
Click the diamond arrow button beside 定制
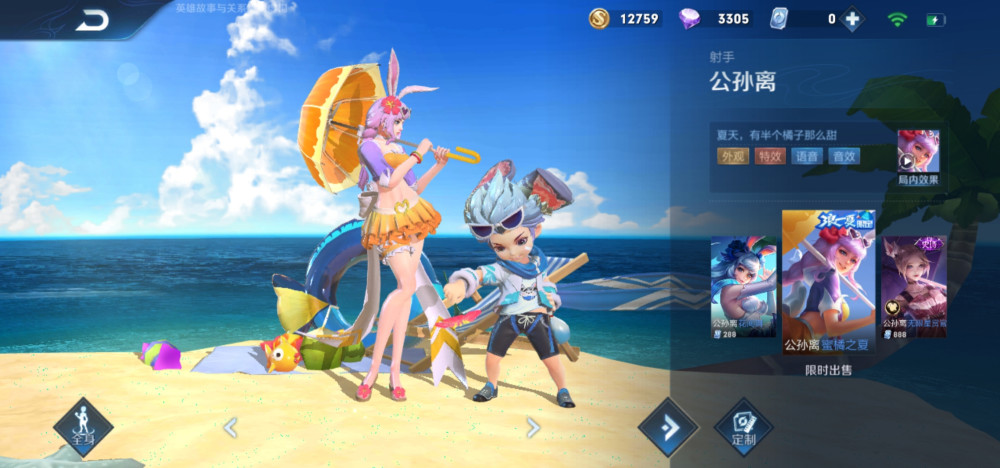click(x=668, y=427)
